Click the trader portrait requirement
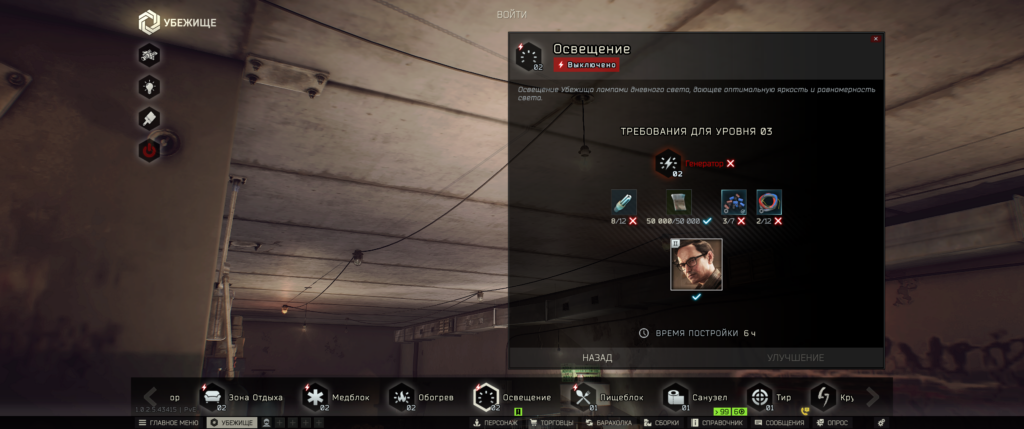1024x429 pixels. (x=696, y=264)
